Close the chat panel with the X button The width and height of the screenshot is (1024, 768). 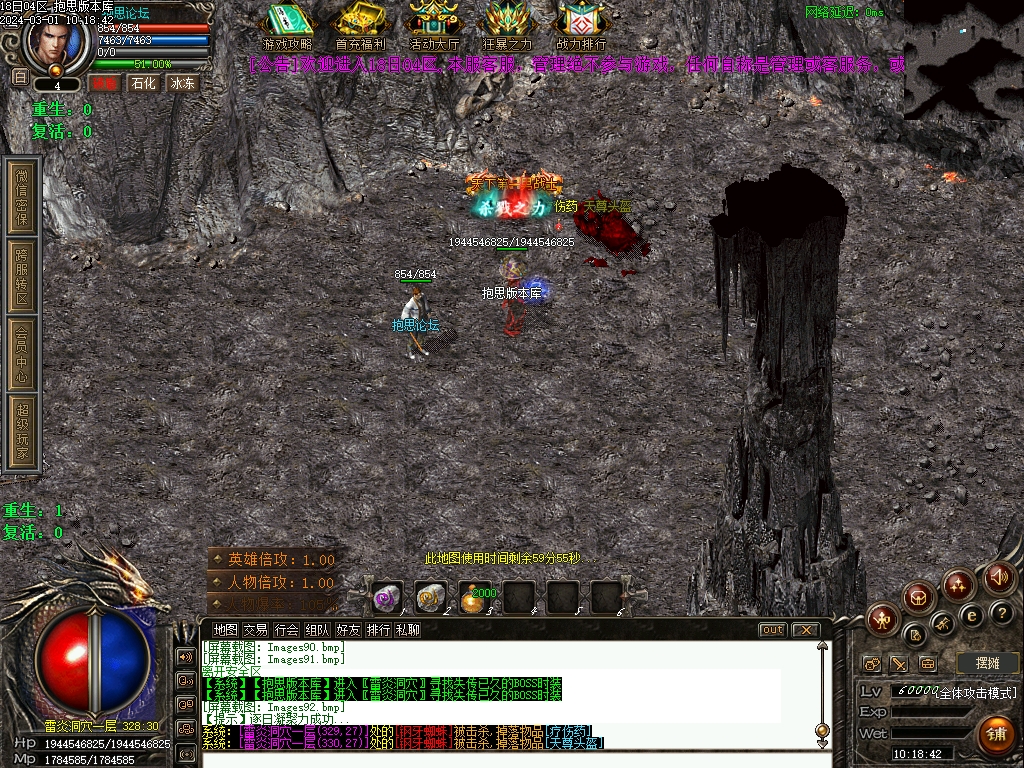pos(804,630)
